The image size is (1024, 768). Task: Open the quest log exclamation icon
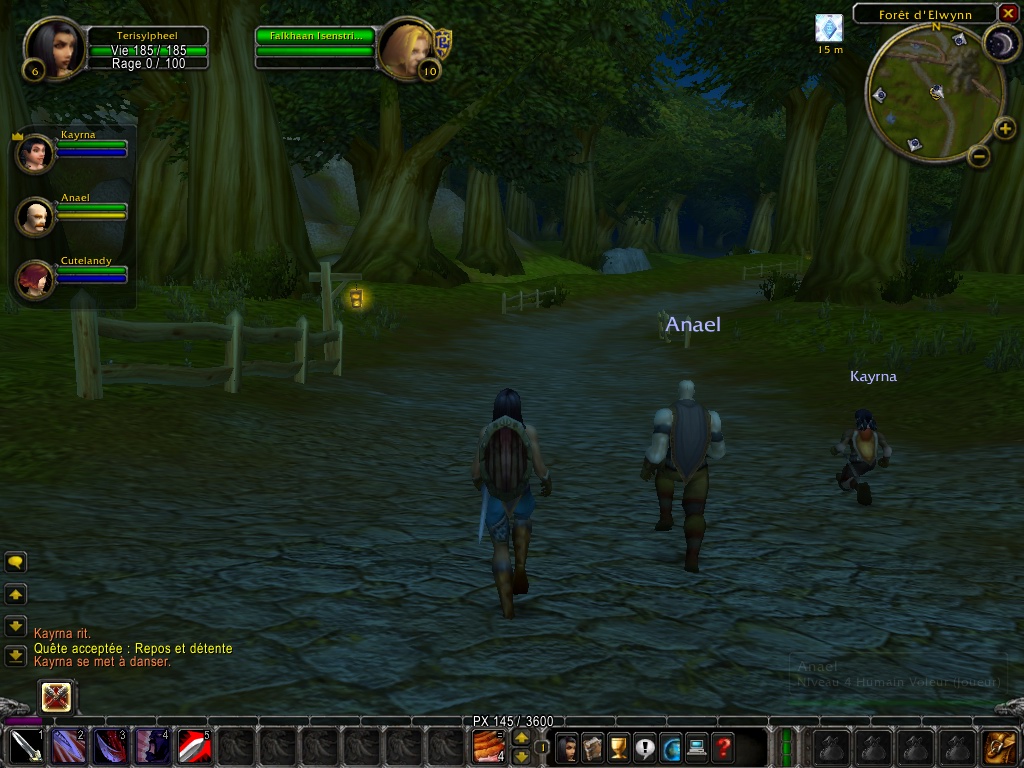coord(645,747)
